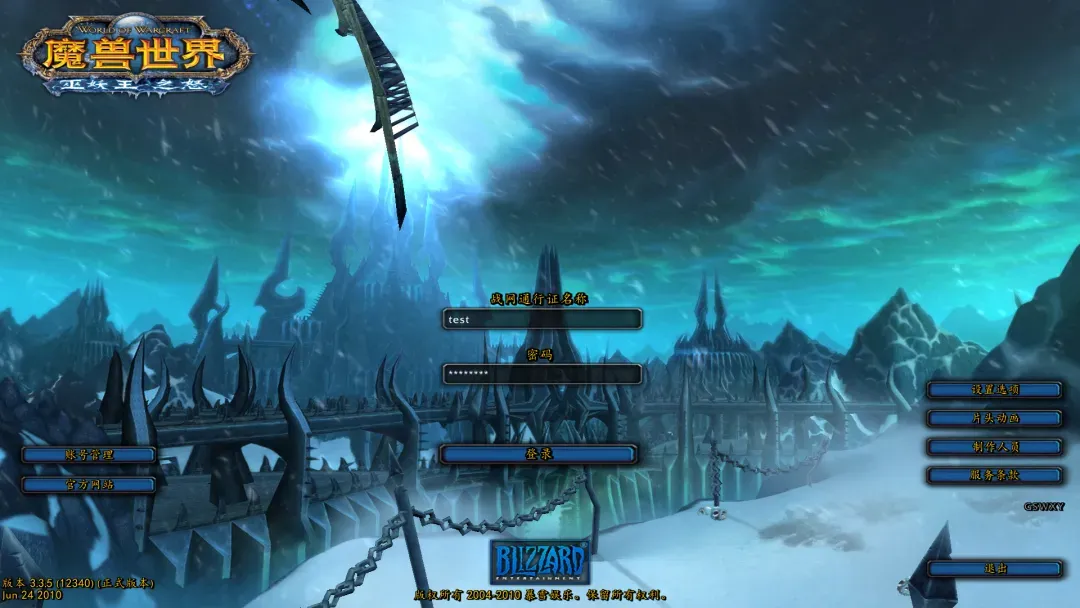This screenshot has height=608, width=1080.
Task: View the 服务条款 terms of service
Action: [x=994, y=476]
